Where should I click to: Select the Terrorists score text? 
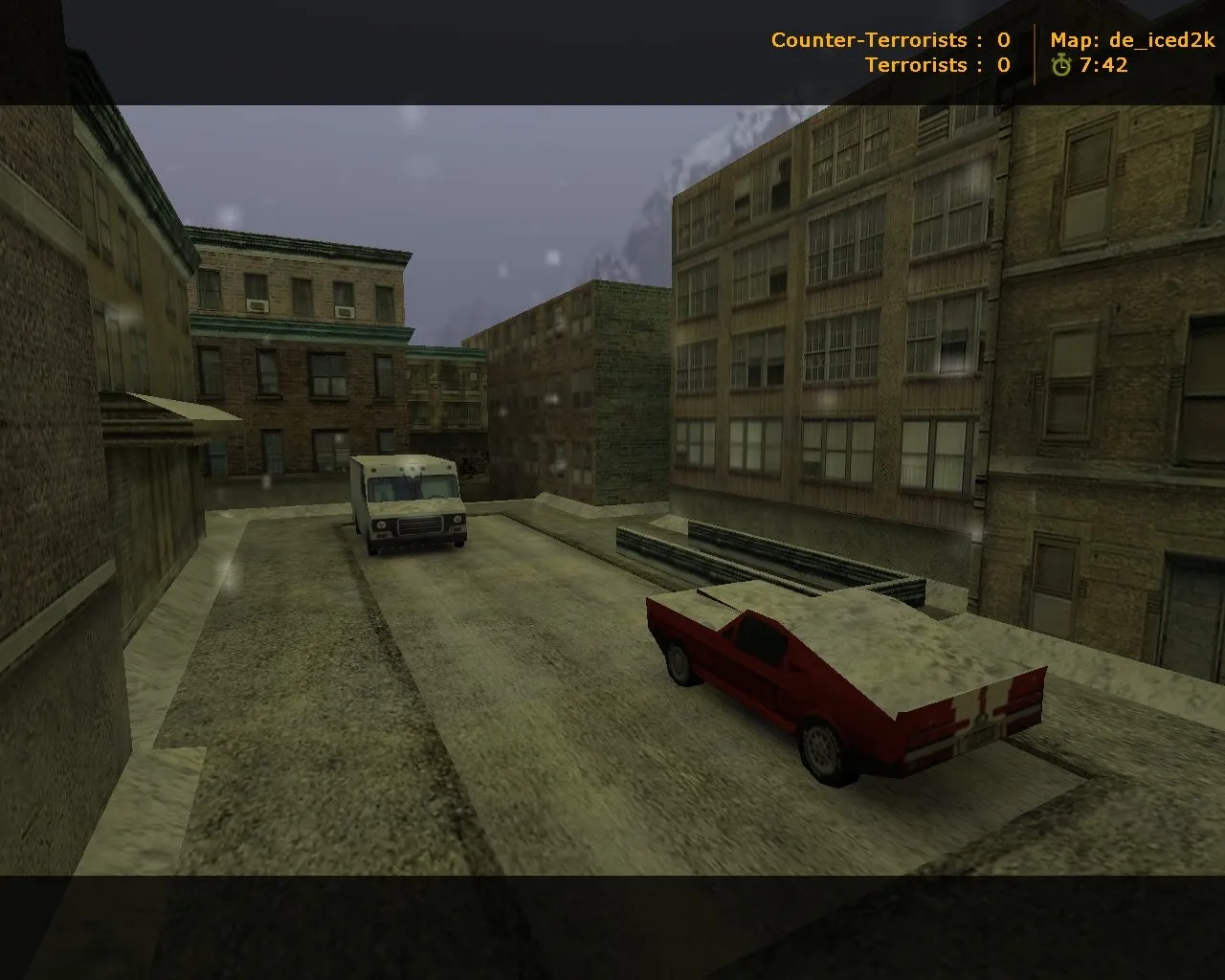921,65
